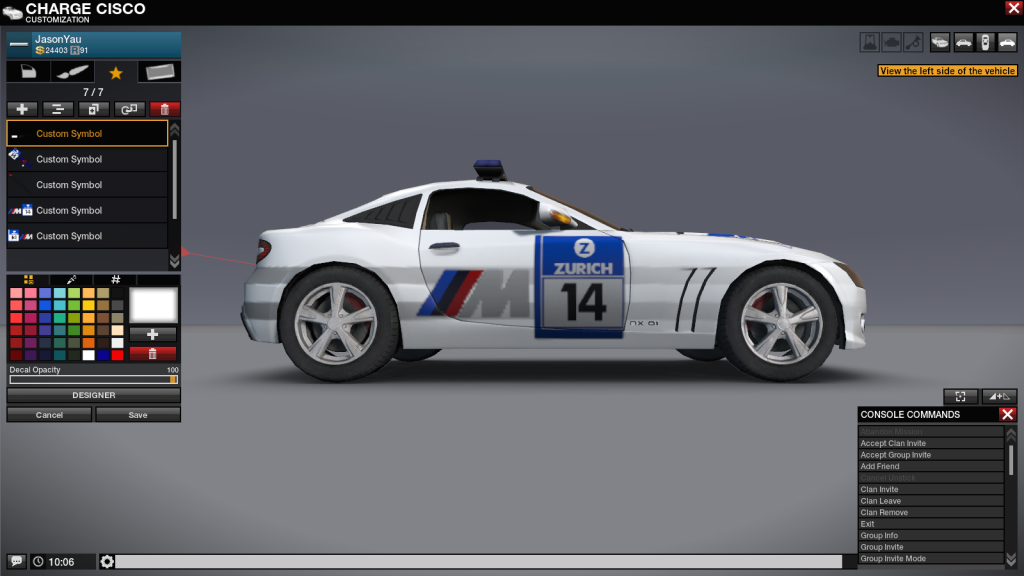Viewport: 1024px width, 576px height.
Task: Choose the Add Friend console command
Action: pyautogui.click(x=930, y=467)
